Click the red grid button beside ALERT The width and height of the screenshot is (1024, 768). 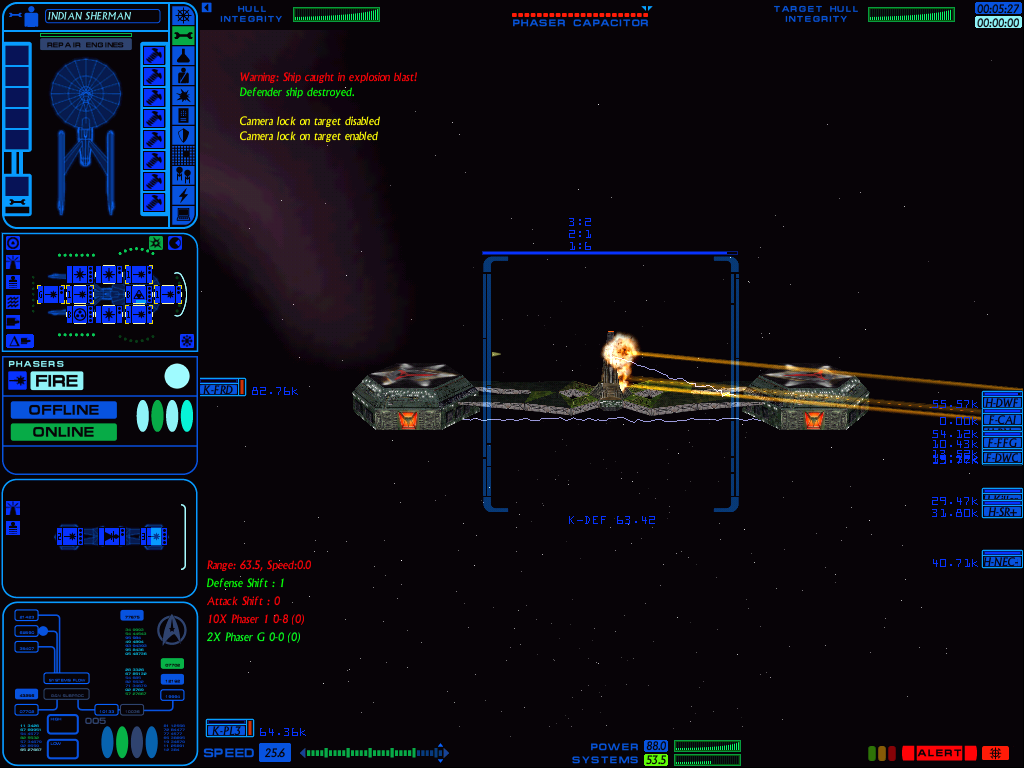tap(995, 753)
